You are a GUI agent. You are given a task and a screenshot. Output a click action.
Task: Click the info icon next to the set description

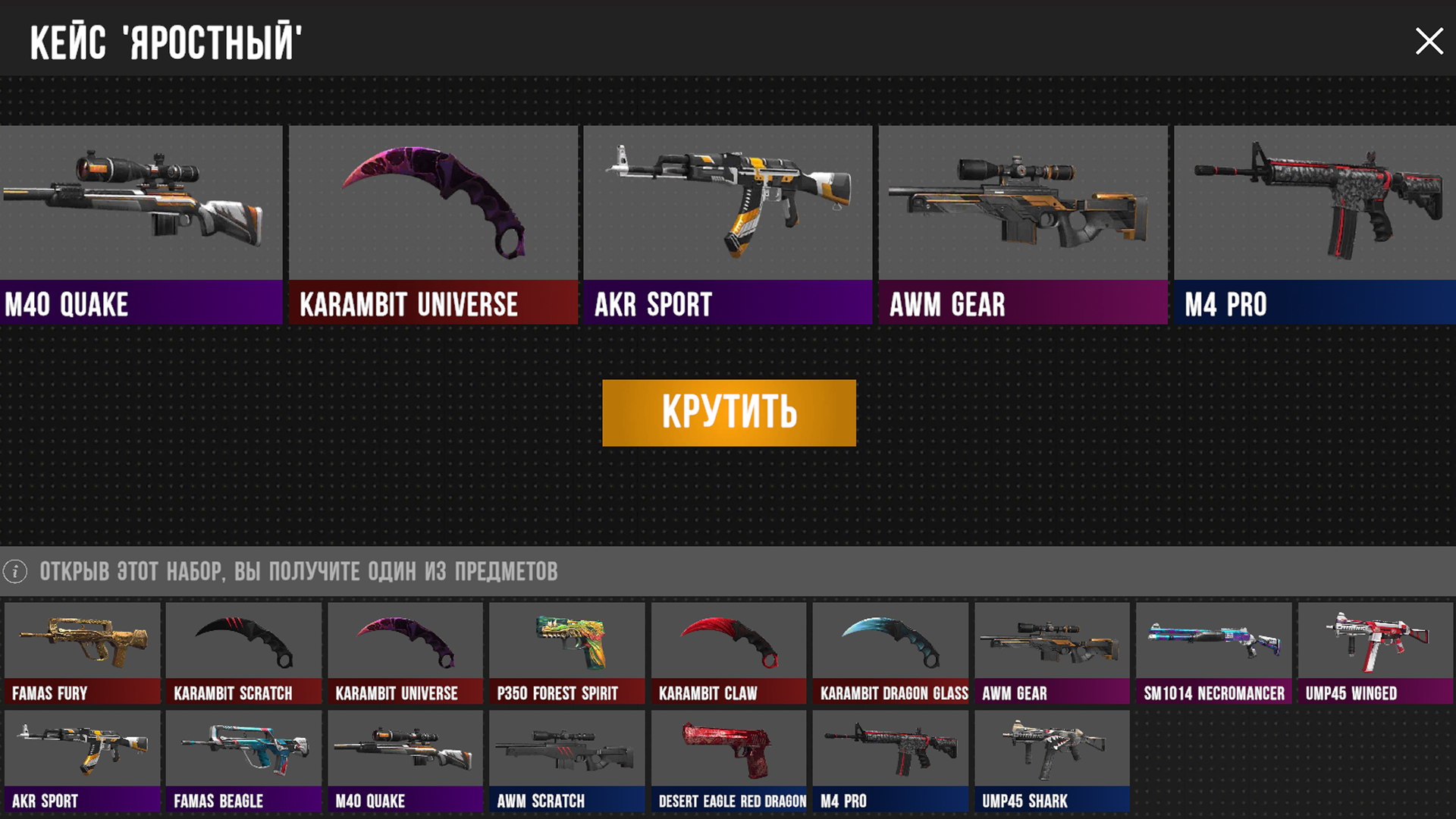click(x=15, y=573)
